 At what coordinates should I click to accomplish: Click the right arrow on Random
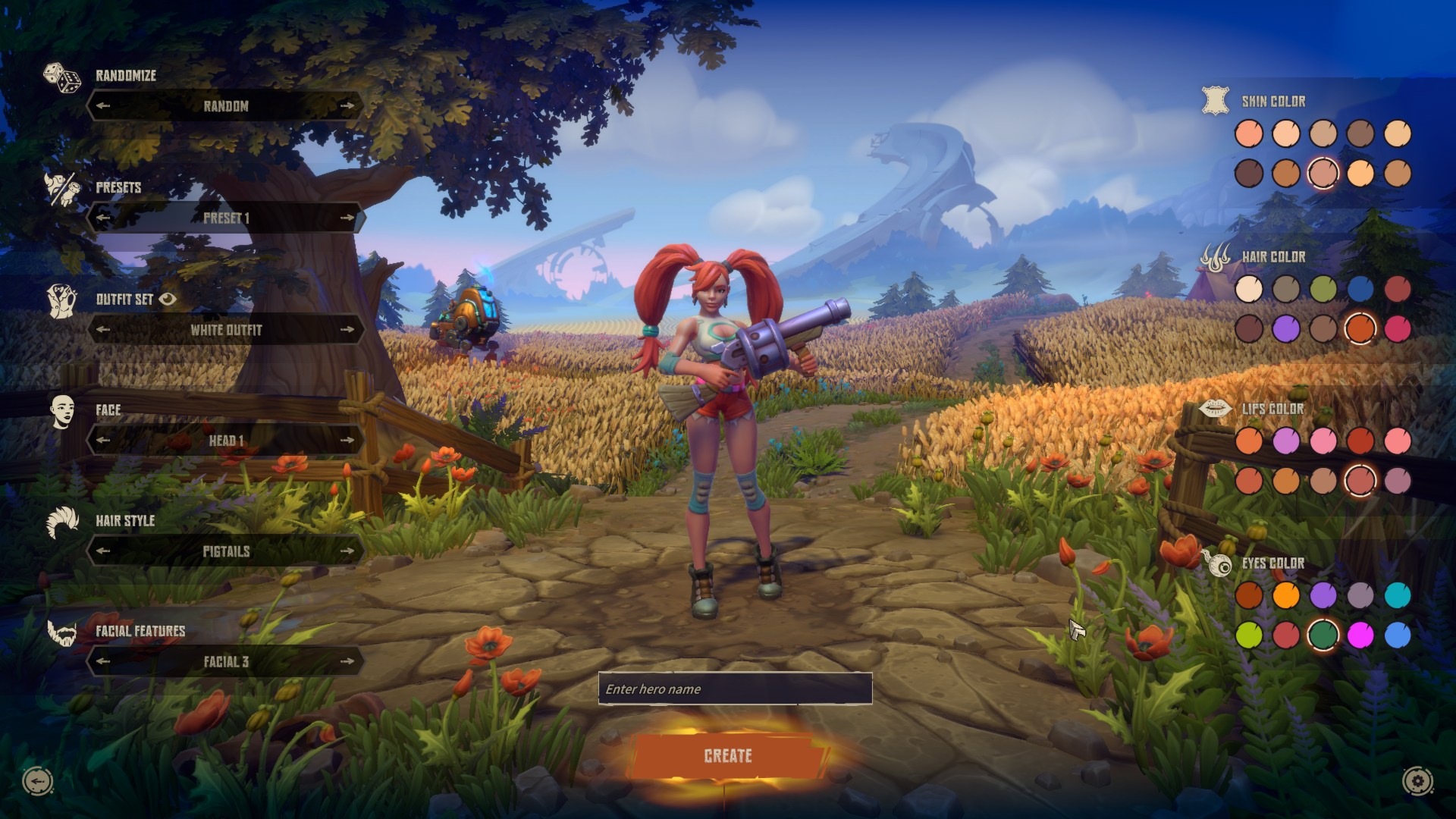[x=347, y=105]
